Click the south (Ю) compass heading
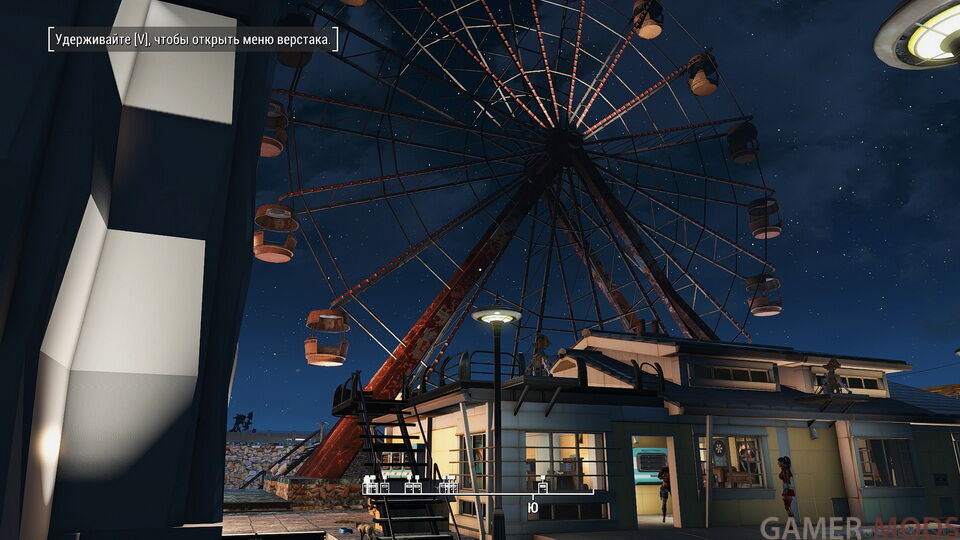The height and width of the screenshot is (540, 960). (x=532, y=508)
